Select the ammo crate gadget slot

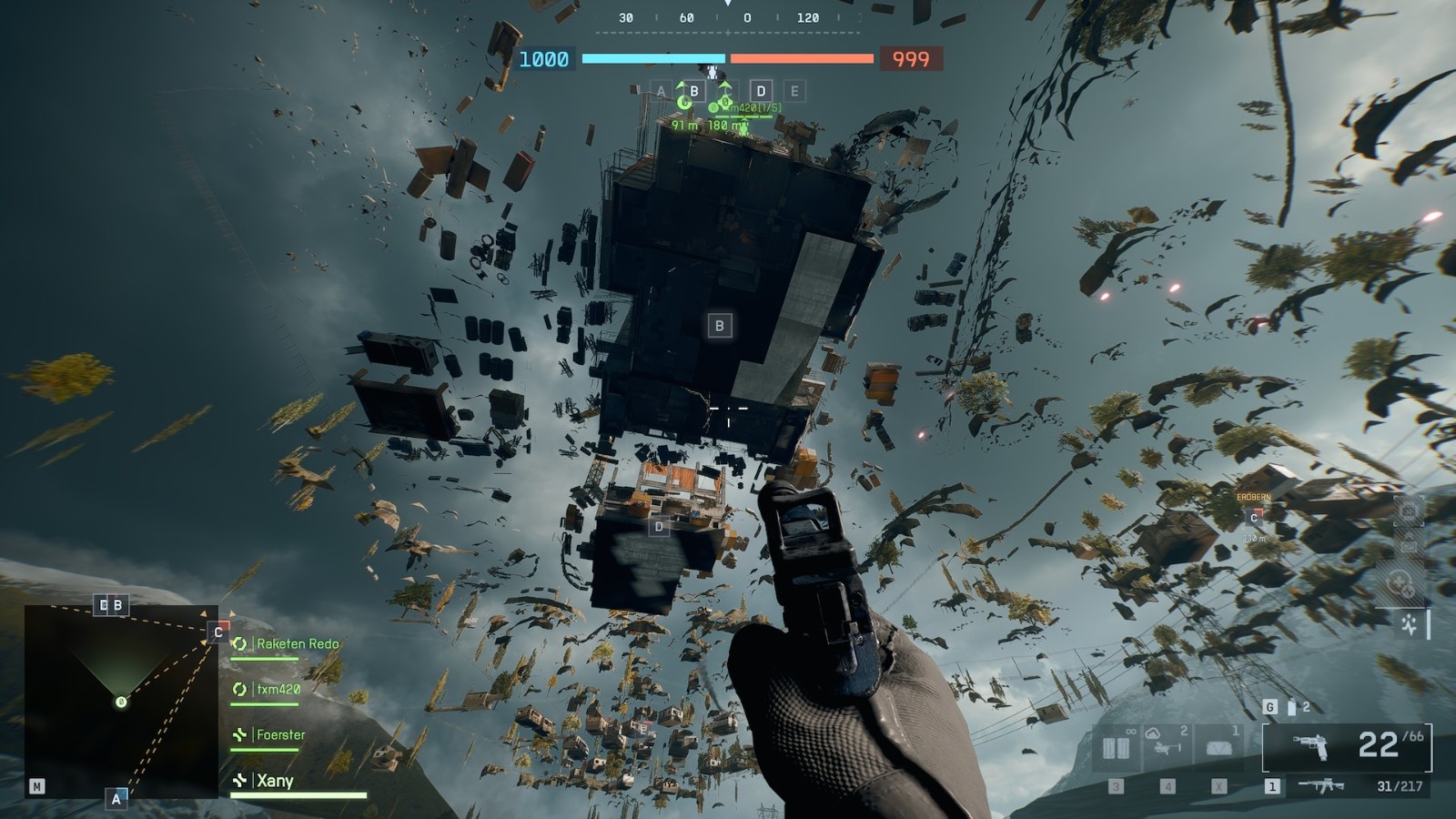1117,748
